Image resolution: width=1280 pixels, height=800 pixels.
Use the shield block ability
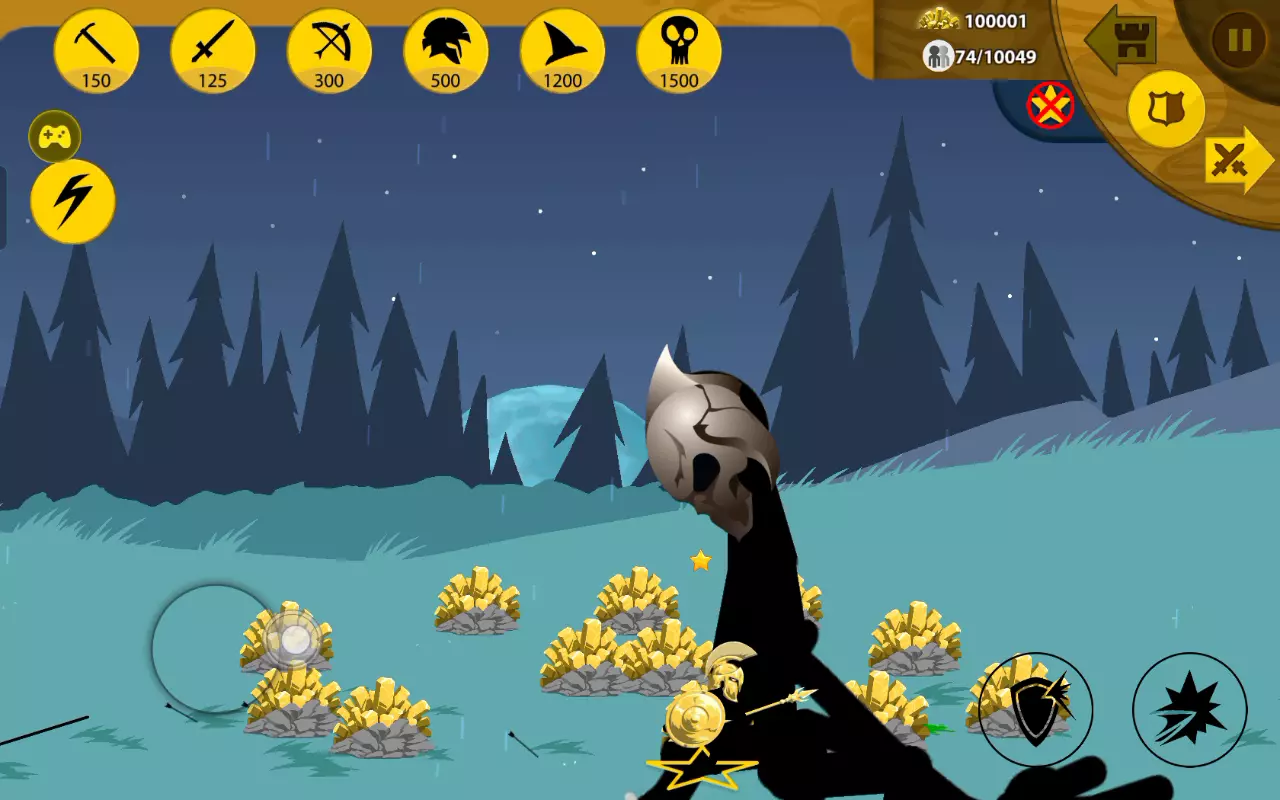tap(1035, 709)
